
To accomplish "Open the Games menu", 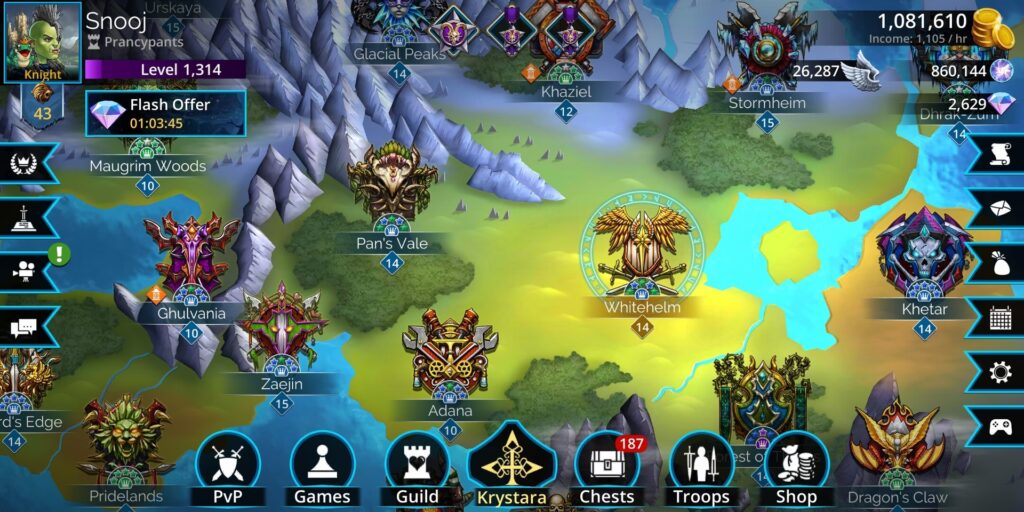I will [x=322, y=468].
